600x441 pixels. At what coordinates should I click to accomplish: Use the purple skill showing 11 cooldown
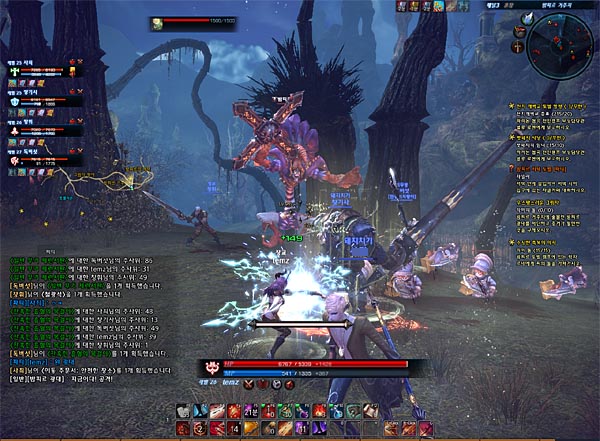click(x=301, y=427)
